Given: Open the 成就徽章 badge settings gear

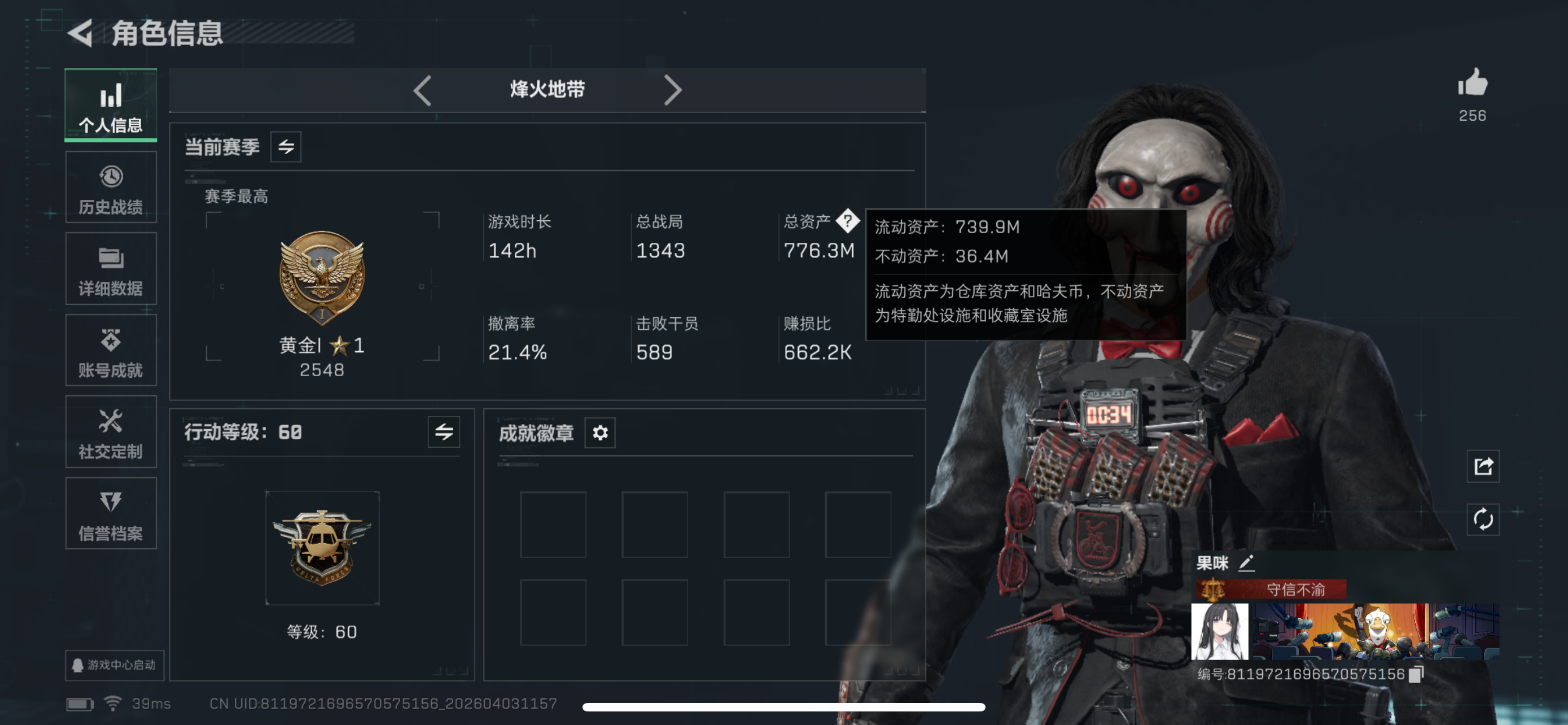Looking at the screenshot, I should [599, 433].
